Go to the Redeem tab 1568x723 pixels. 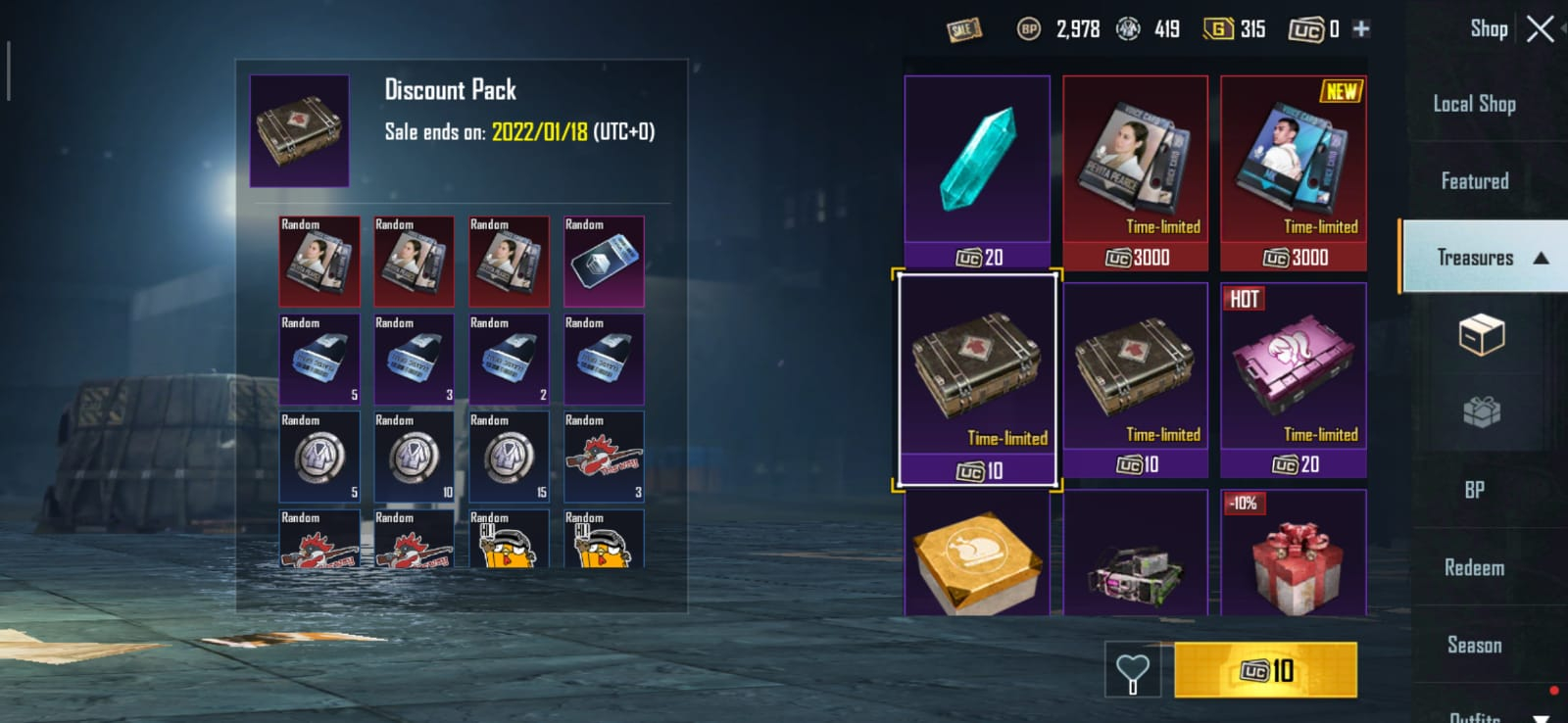point(1474,567)
